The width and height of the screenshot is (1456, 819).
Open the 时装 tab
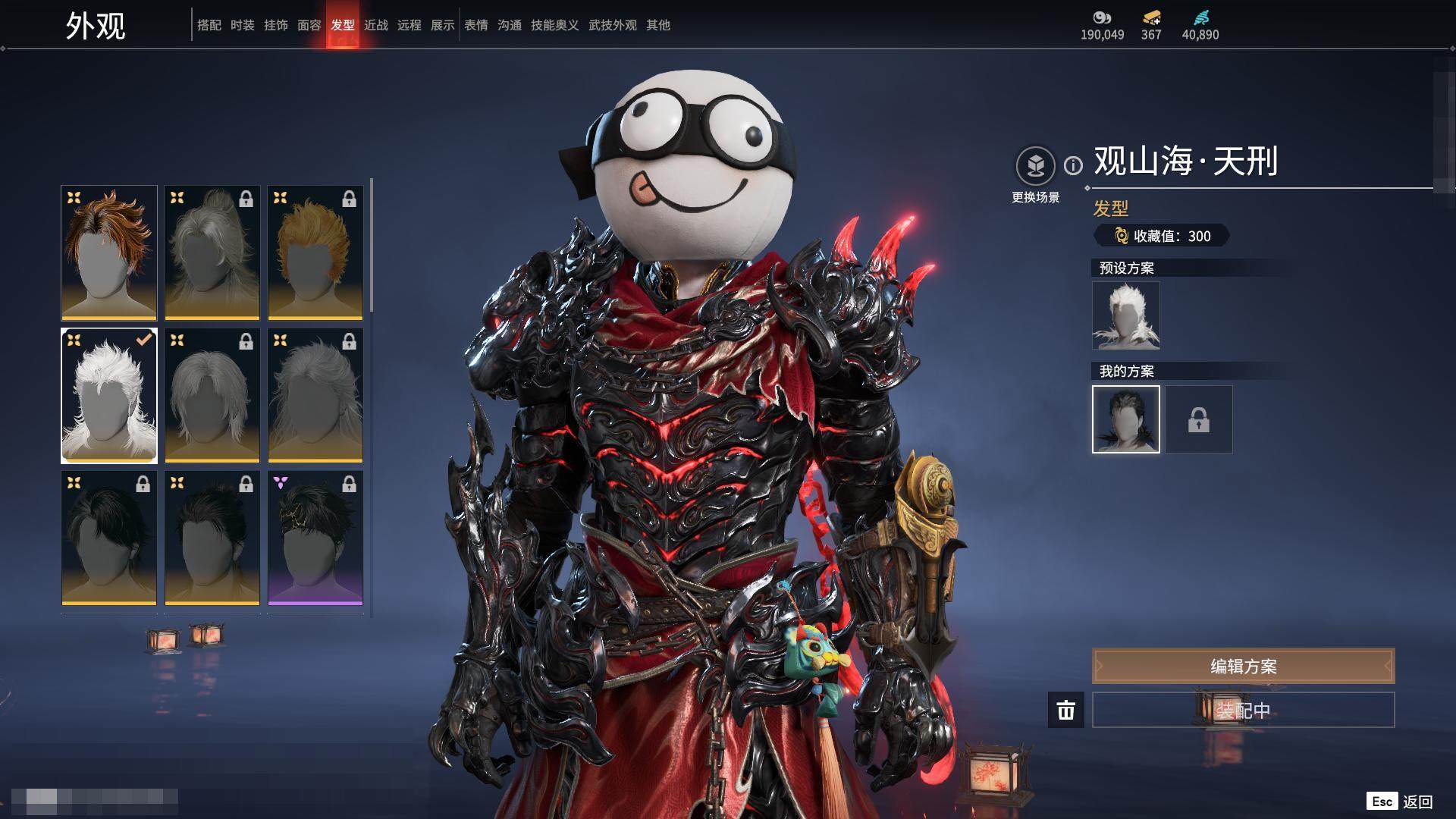tap(242, 25)
